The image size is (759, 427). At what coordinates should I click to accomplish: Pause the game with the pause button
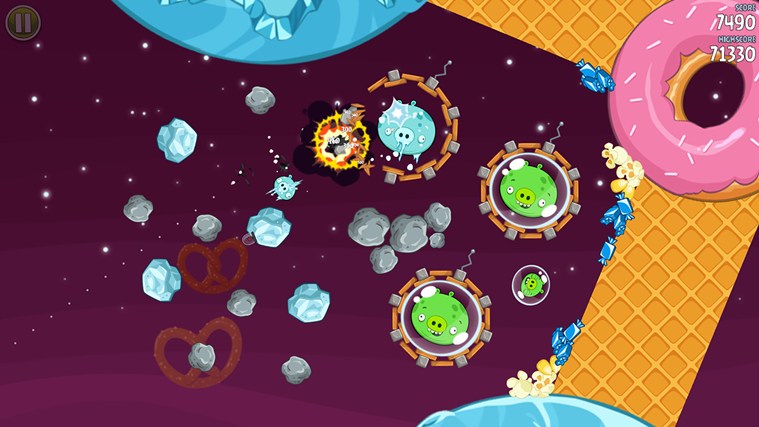tap(23, 22)
